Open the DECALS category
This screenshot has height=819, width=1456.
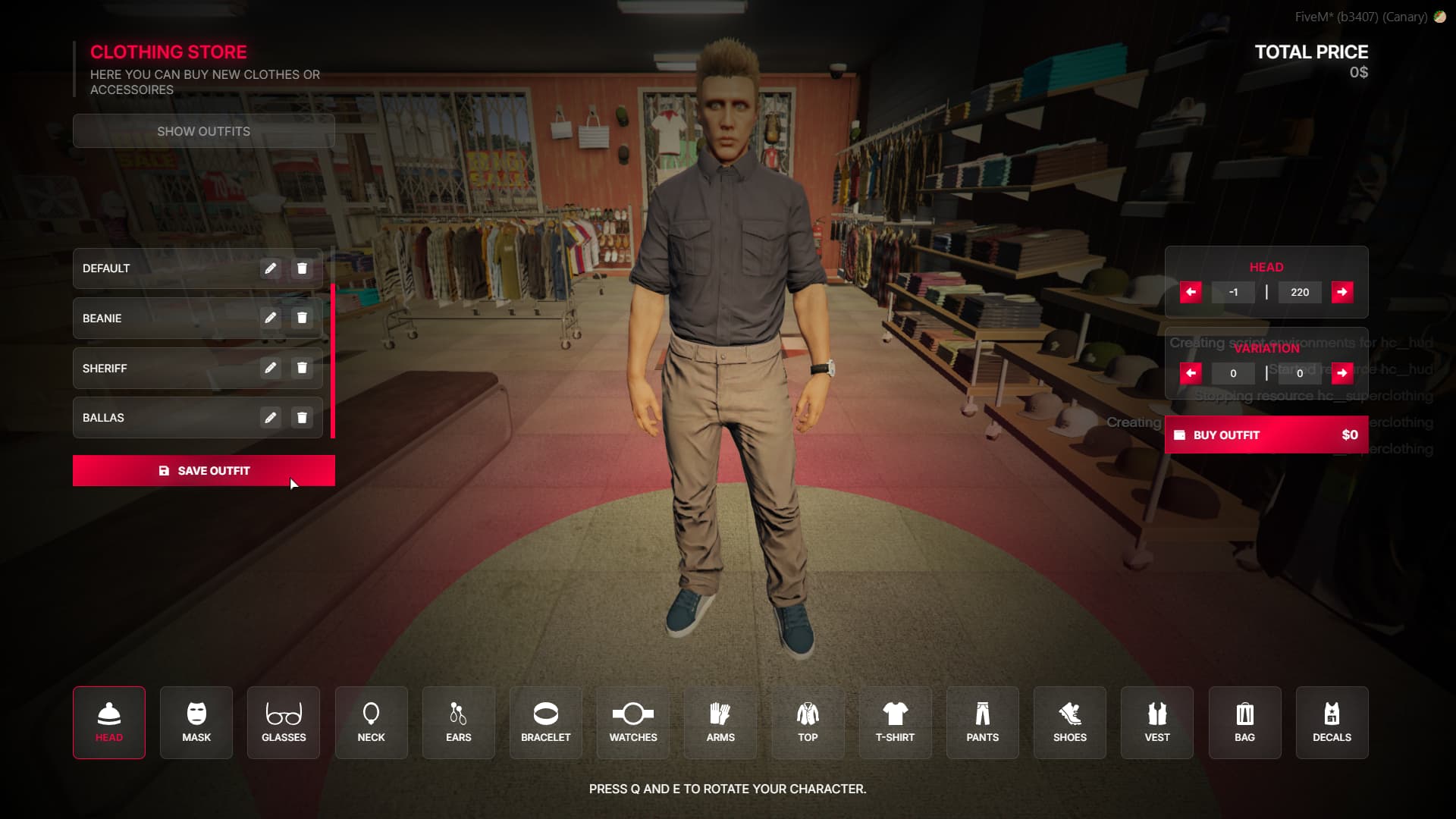(x=1332, y=722)
